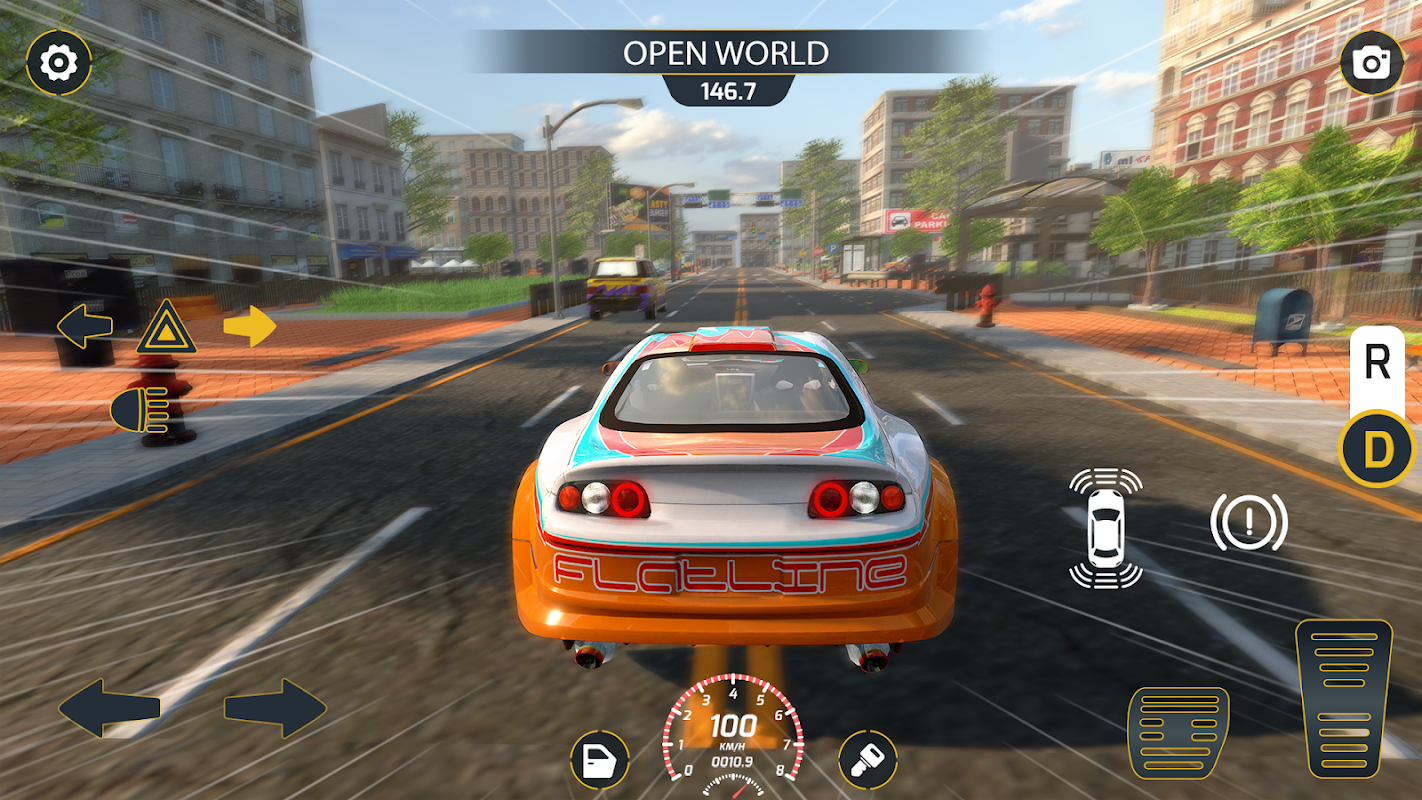Activate the right turn signal
Screen dimensions: 1422x800
249,326
